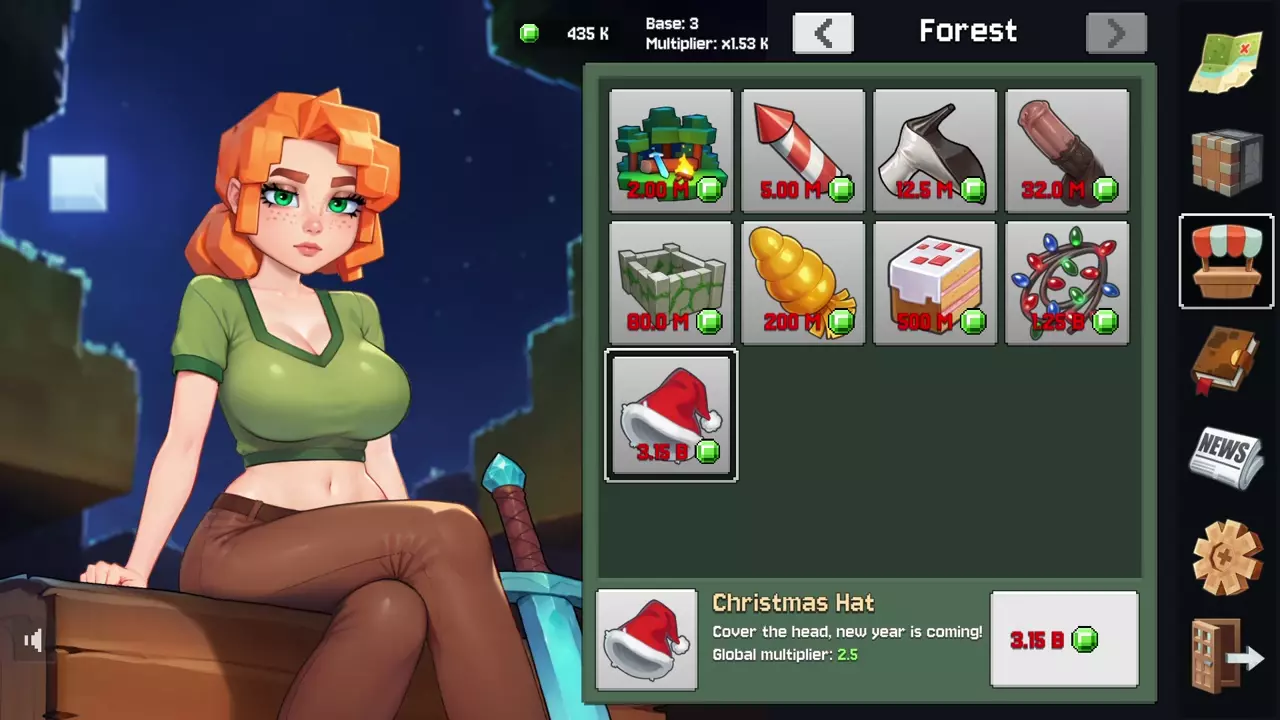Image resolution: width=1280 pixels, height=720 pixels.
Task: Toggle the sound speaker icon
Action: point(33,640)
